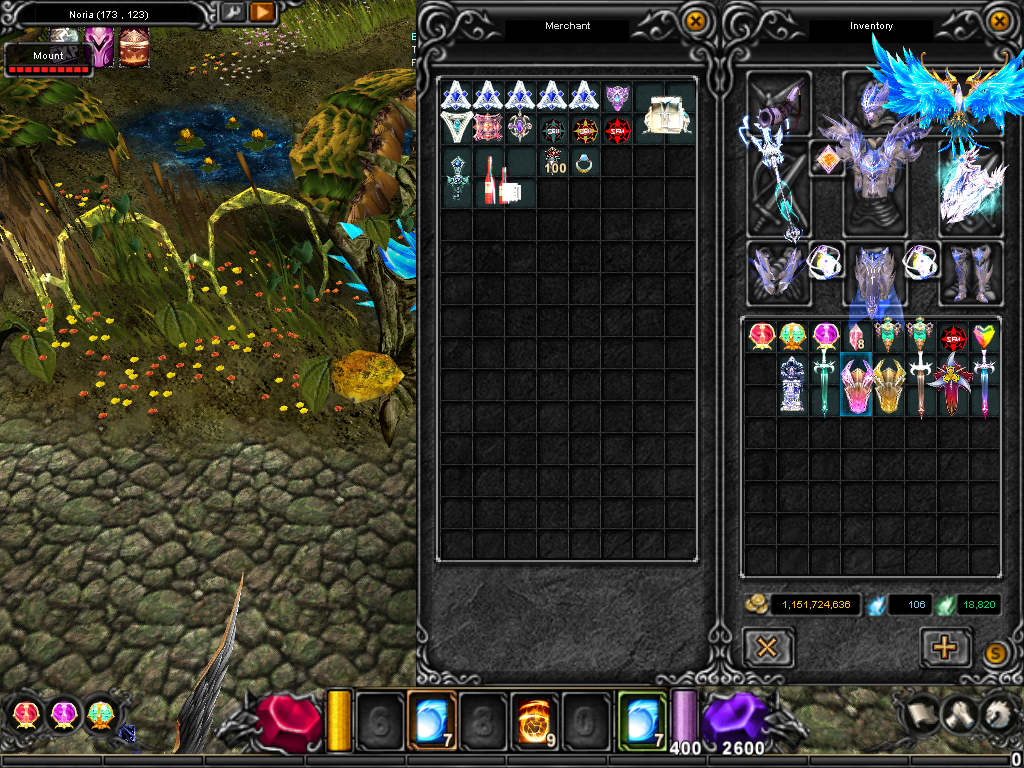The image size is (1024, 768).
Task: Choose the highlighted pink helmet in inventory
Action: click(856, 385)
